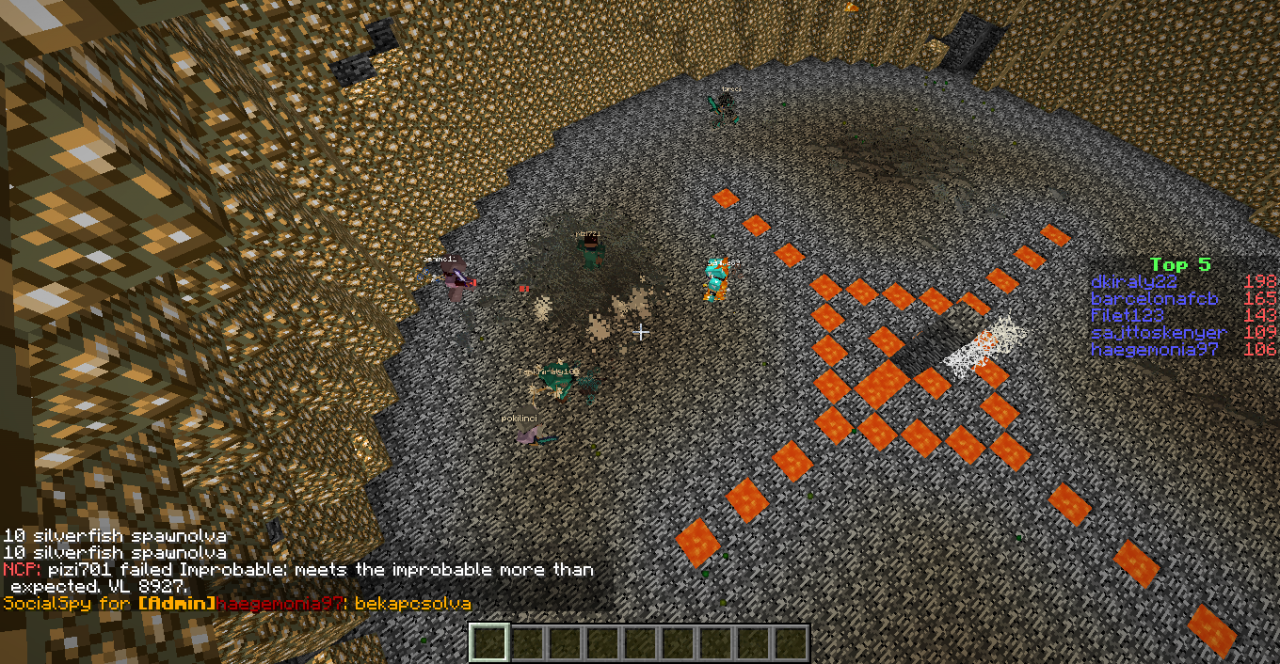The width and height of the screenshot is (1280, 664).
Task: Select the highlighted first hotbar slot
Action: tap(489, 643)
